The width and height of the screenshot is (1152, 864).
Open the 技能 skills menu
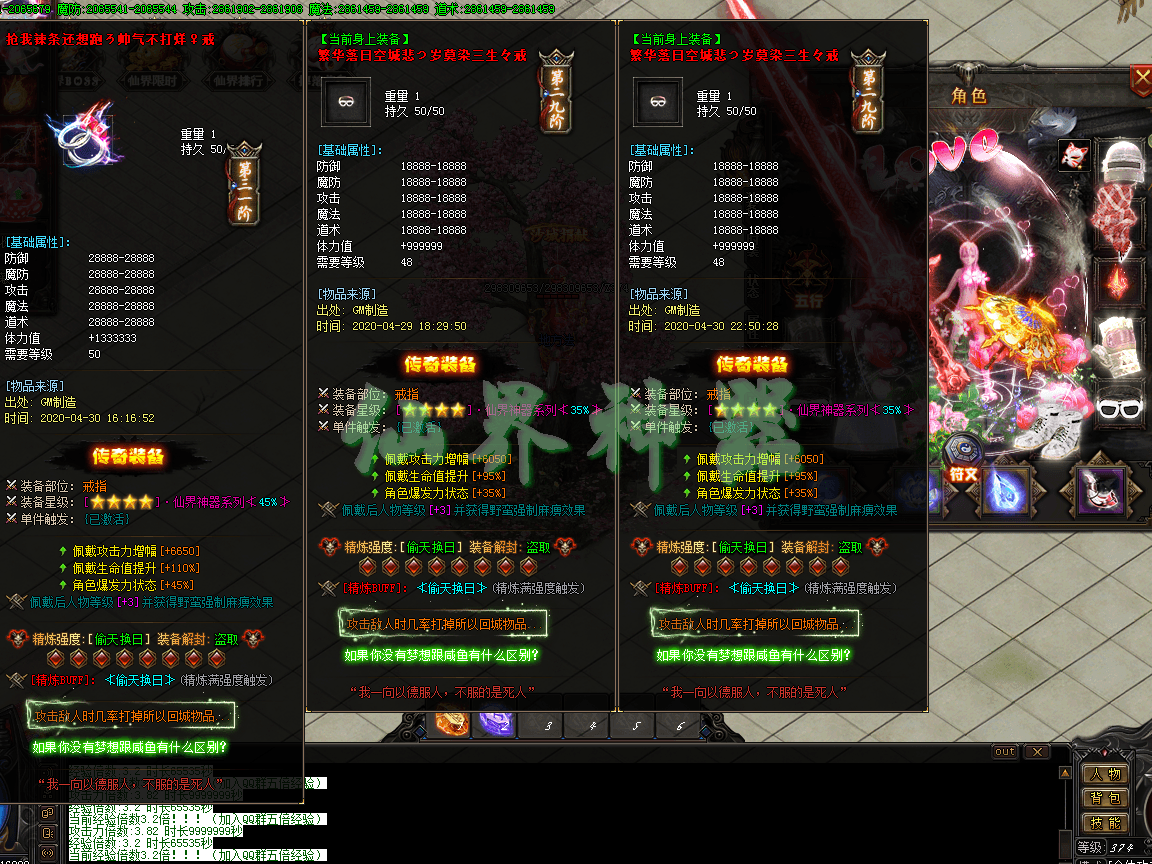1106,822
